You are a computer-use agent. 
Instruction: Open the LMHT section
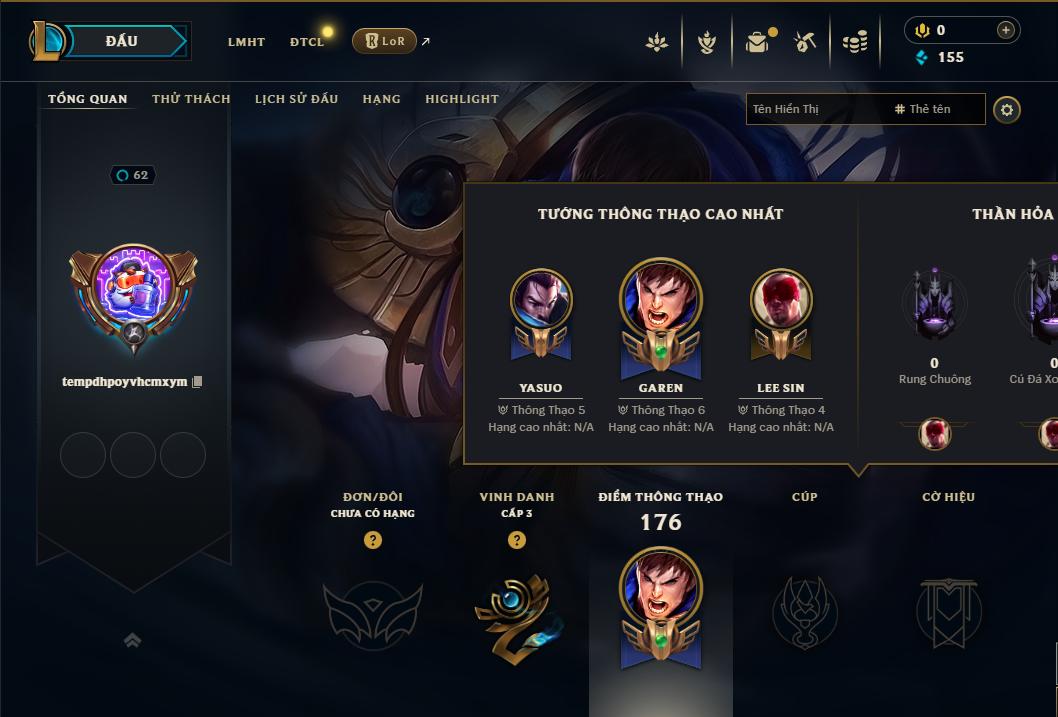(246, 42)
